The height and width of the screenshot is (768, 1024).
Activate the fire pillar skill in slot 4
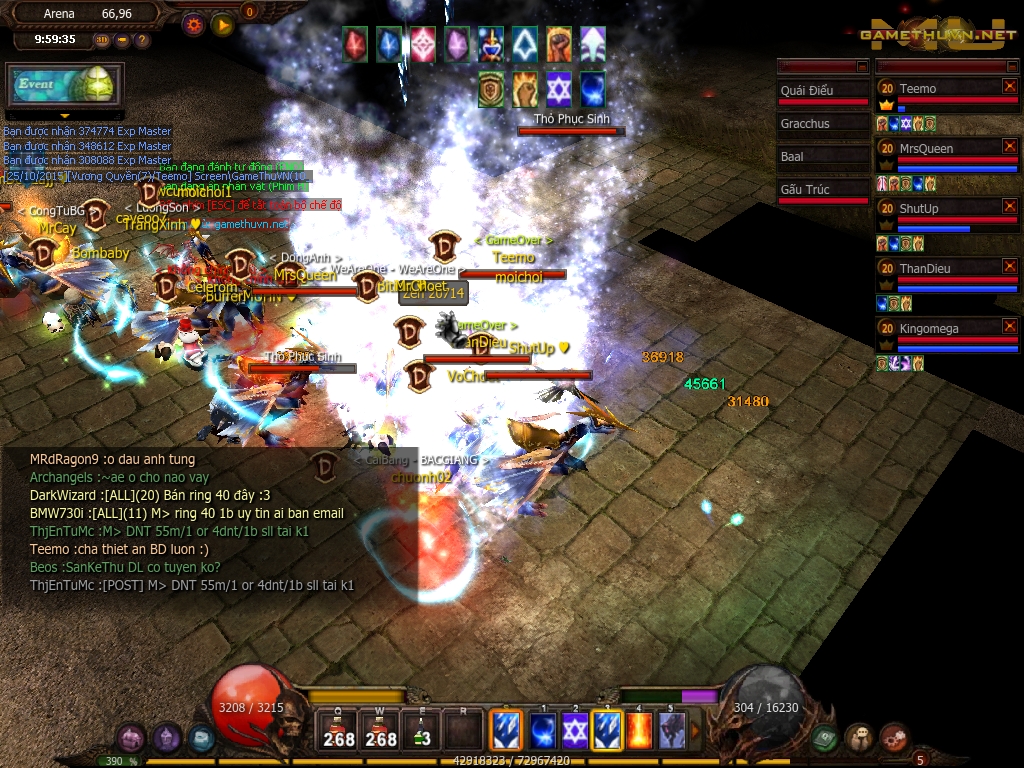[639, 730]
